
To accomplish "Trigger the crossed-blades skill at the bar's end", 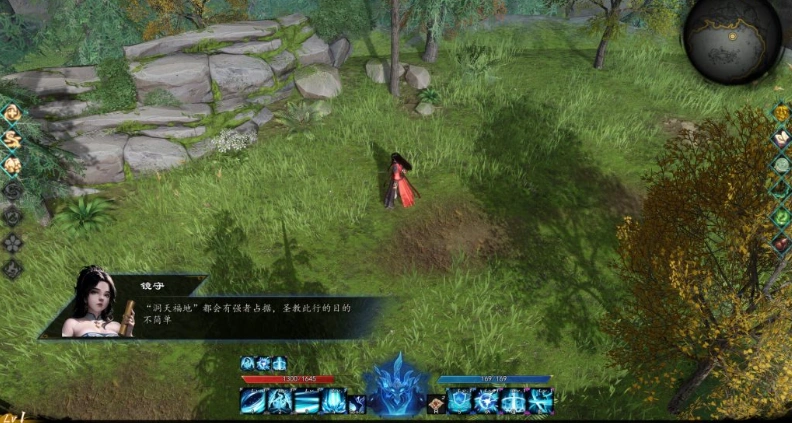I will 541,401.
